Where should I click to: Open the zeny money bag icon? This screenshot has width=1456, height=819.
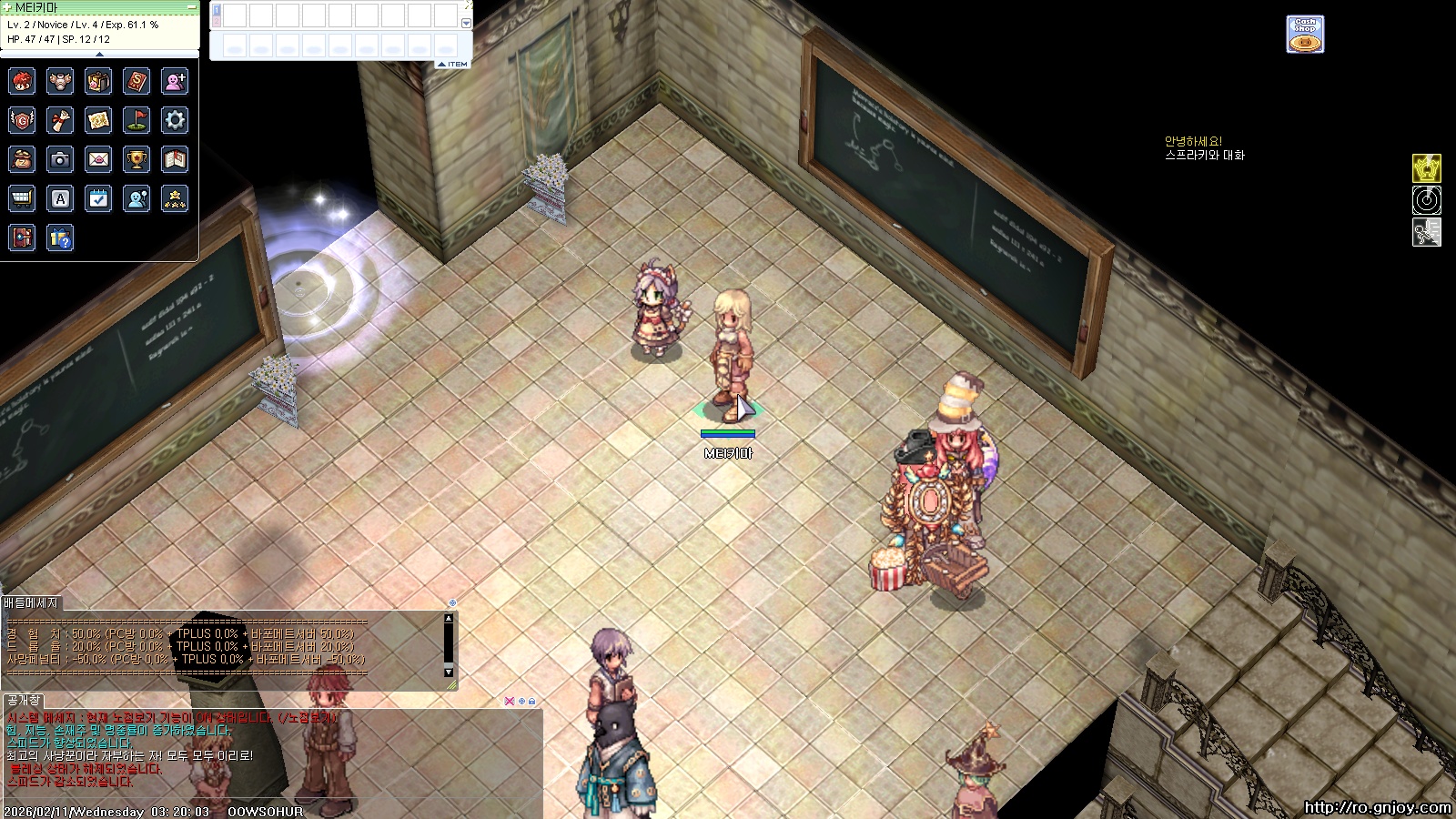[22, 159]
